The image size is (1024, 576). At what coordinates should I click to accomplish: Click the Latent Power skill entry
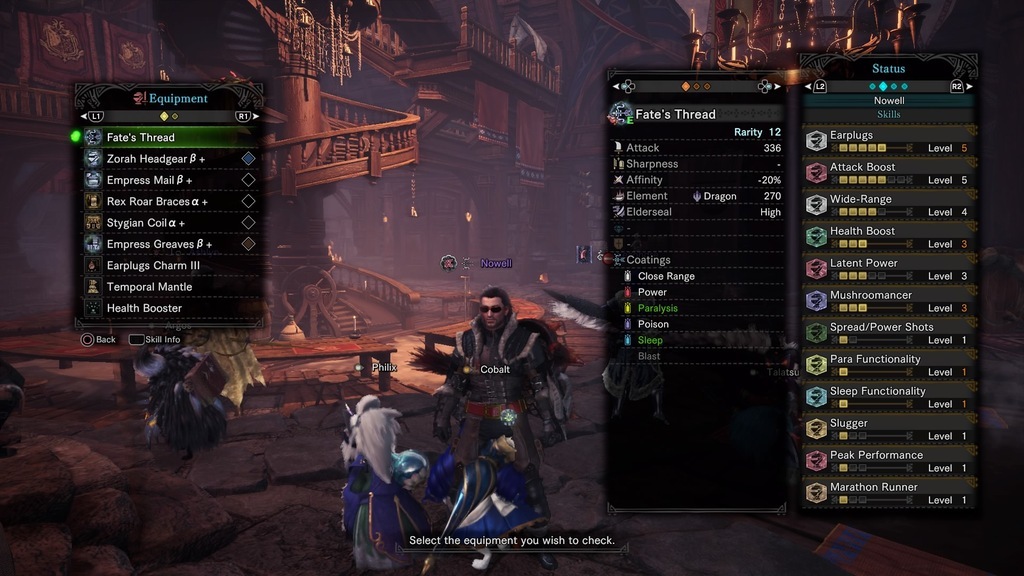point(888,269)
